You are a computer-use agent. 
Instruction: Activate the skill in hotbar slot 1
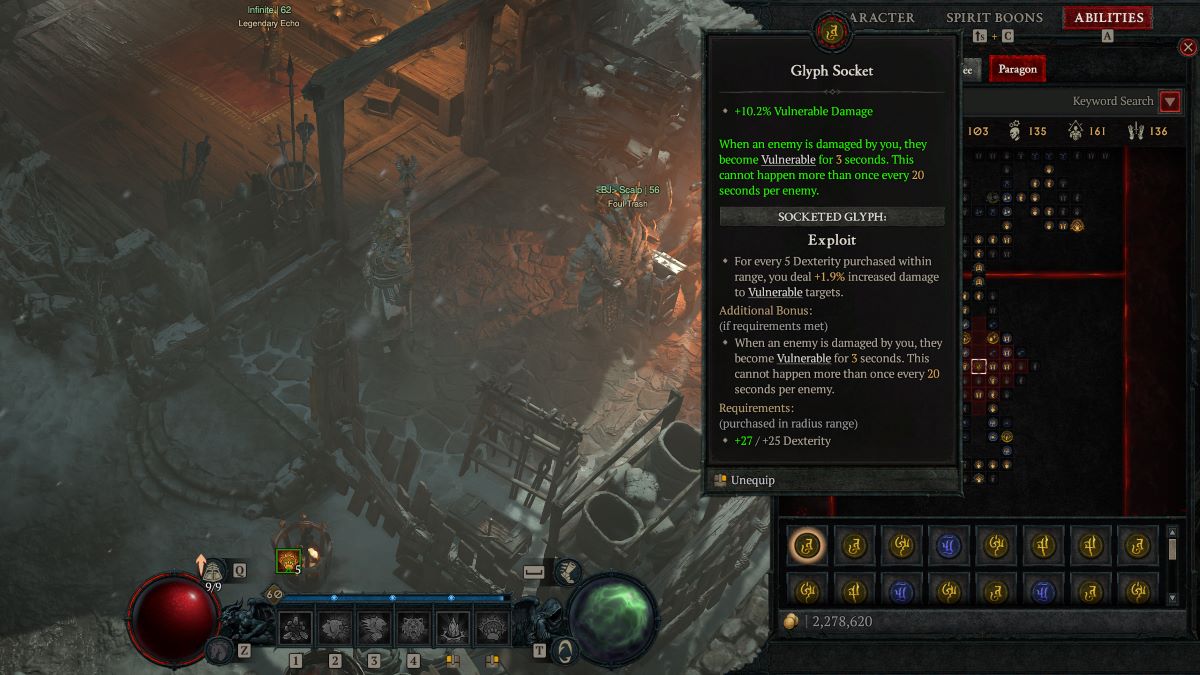coord(296,629)
